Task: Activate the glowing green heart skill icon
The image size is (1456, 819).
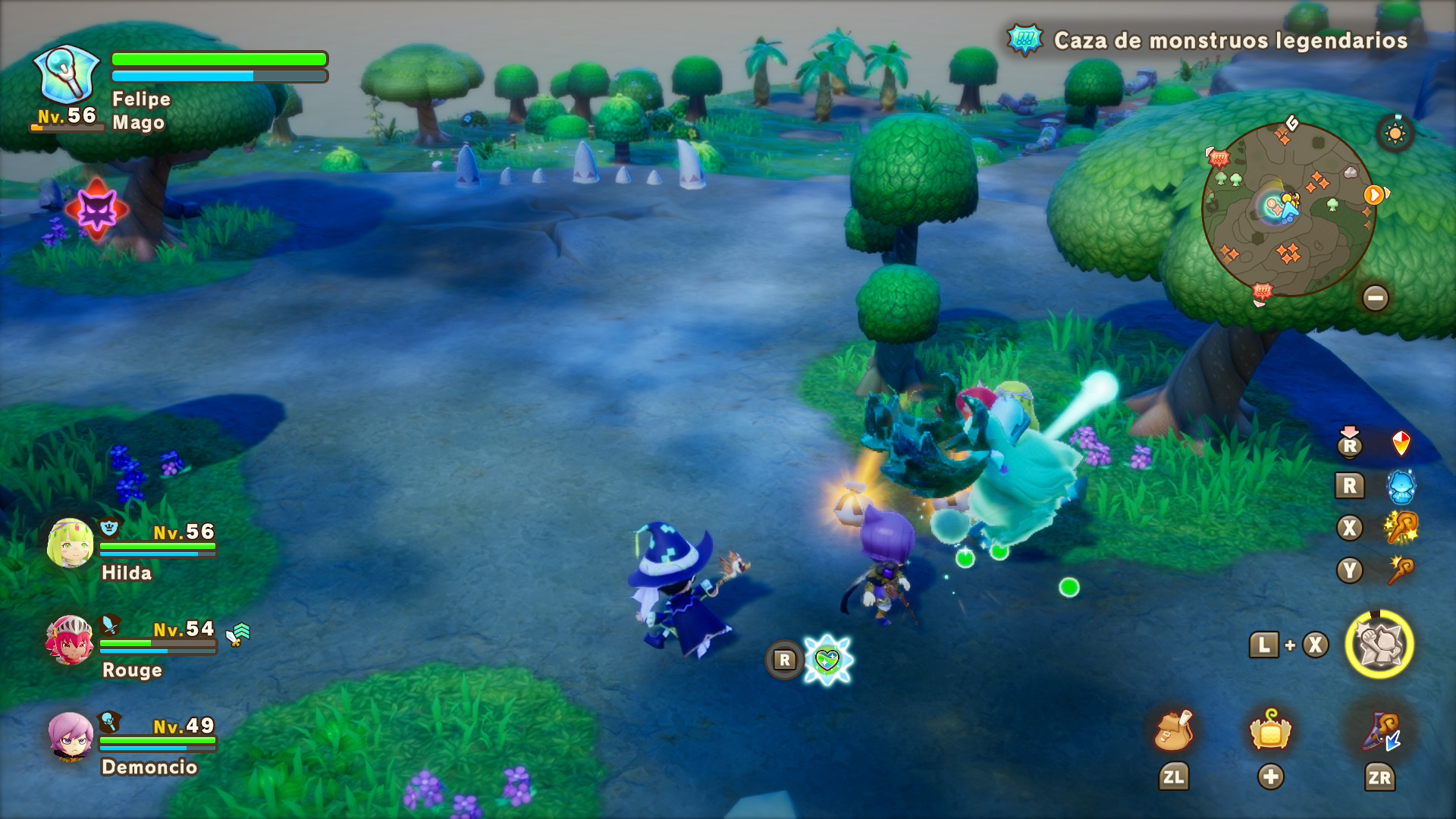Action: click(827, 660)
